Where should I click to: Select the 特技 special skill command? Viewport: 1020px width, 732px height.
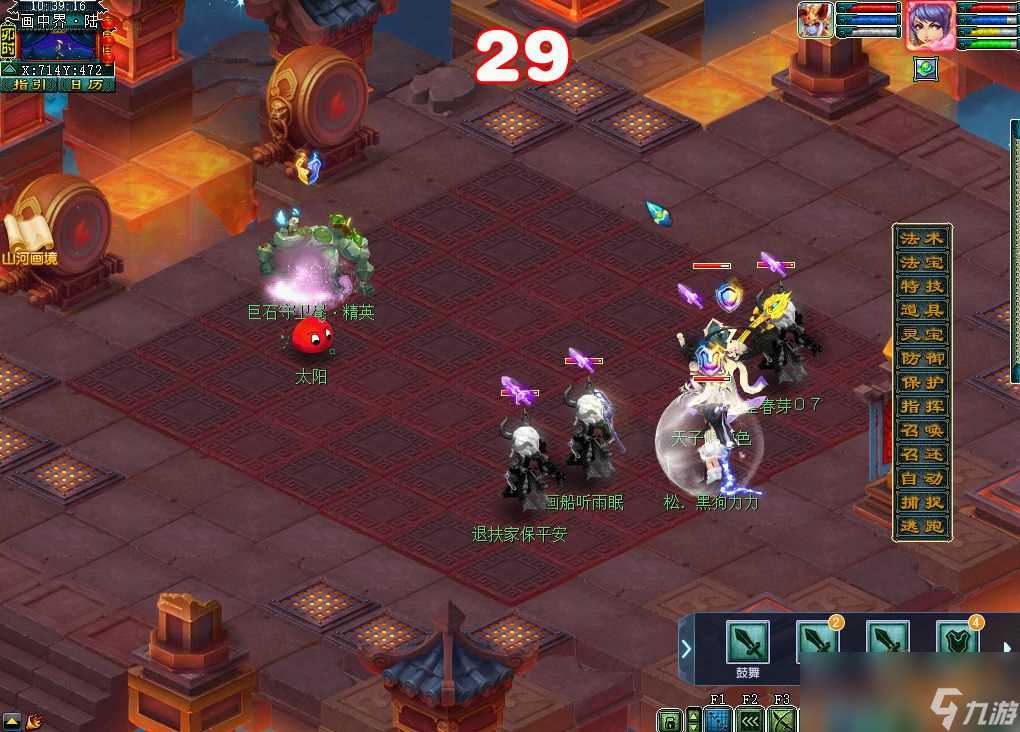tap(921, 287)
